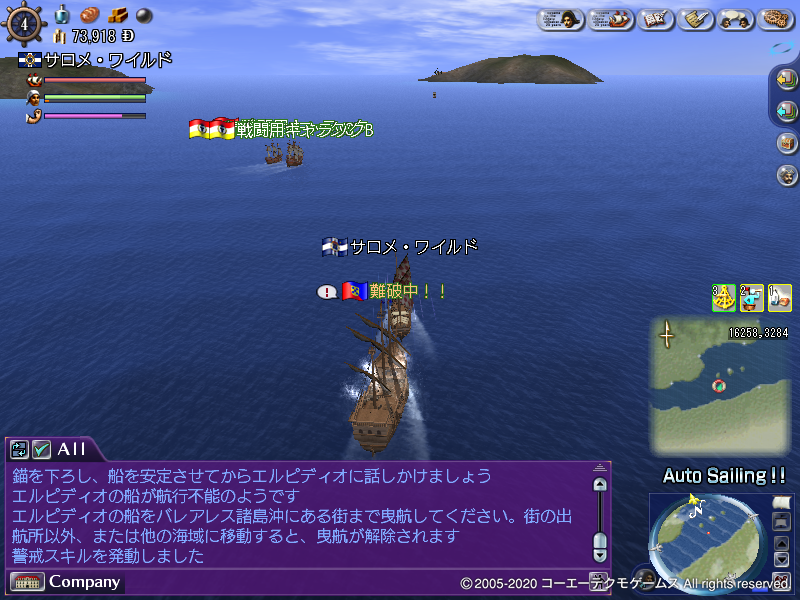The image size is (800, 600).
Task: Click the yellow arrow side-panel button
Action: 786,79
